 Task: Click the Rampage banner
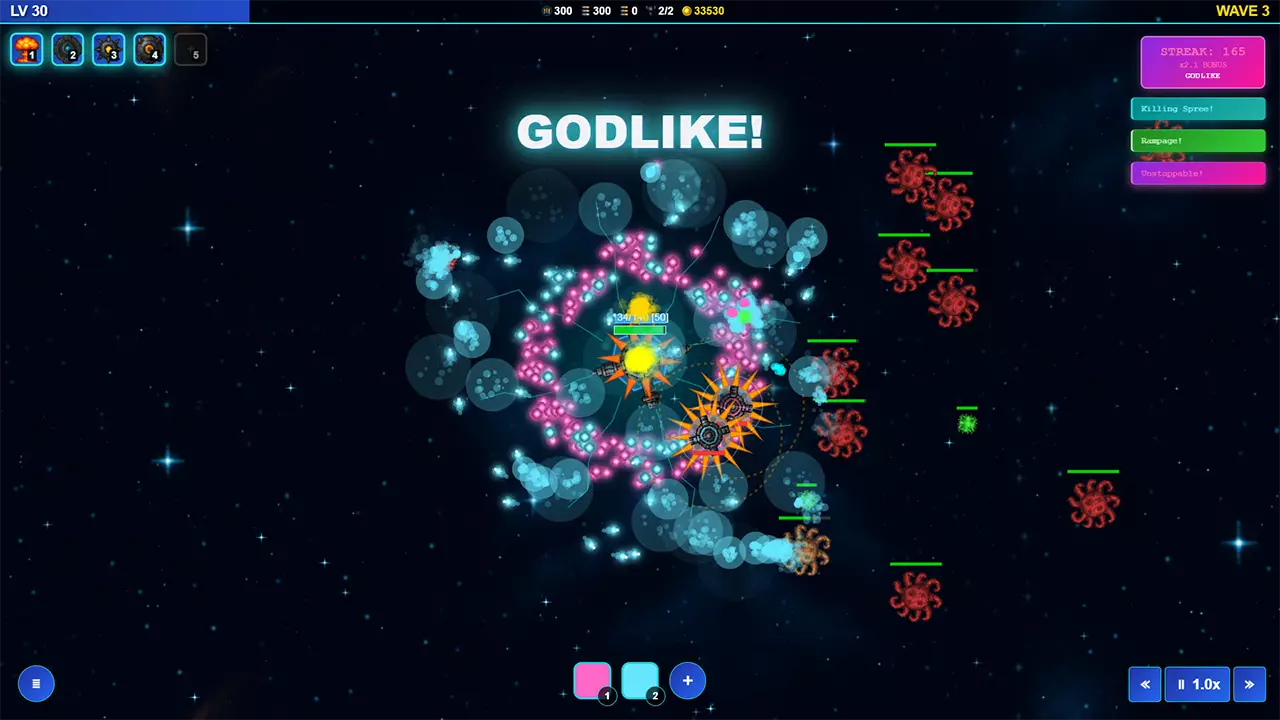click(1197, 140)
